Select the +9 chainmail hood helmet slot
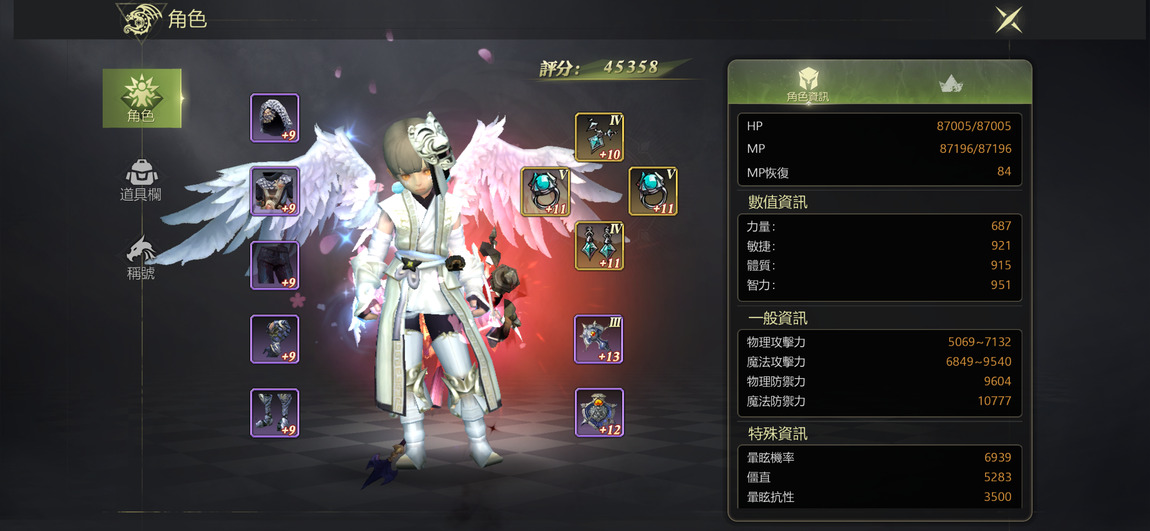The width and height of the screenshot is (1150, 531). point(274,118)
